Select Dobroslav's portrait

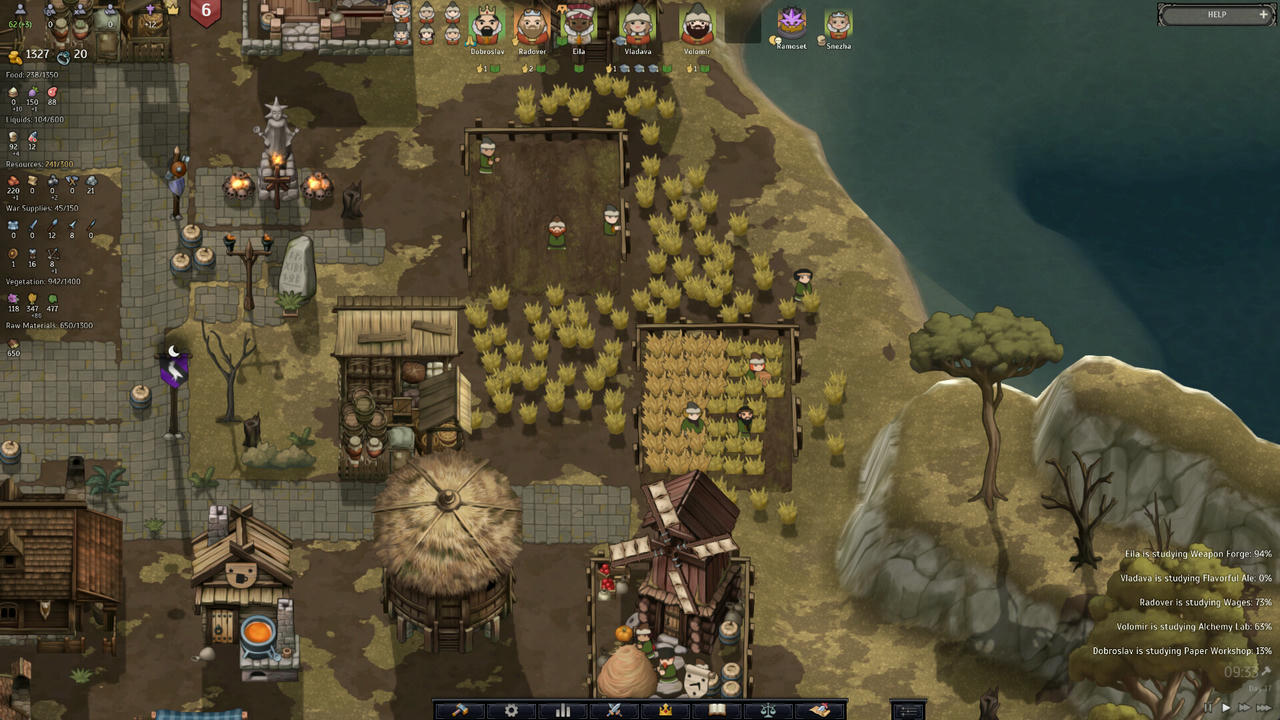(x=485, y=25)
